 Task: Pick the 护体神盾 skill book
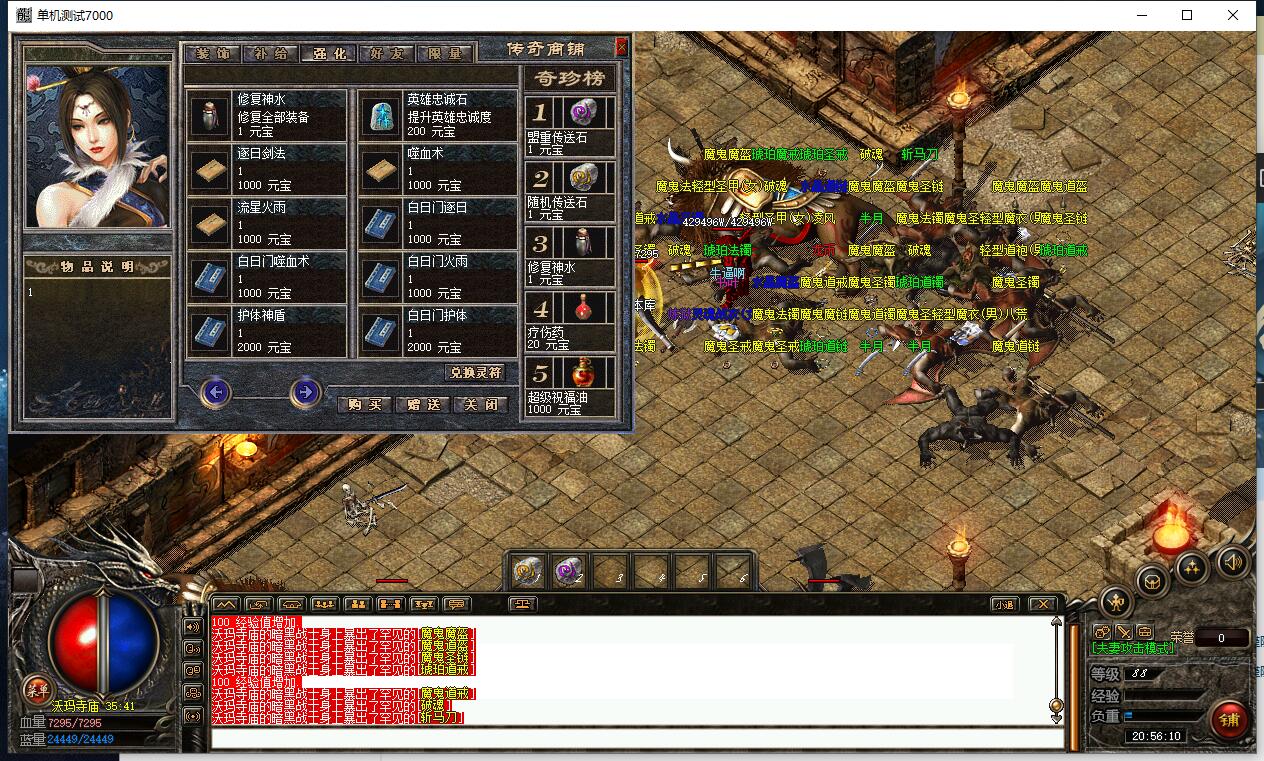pos(266,332)
